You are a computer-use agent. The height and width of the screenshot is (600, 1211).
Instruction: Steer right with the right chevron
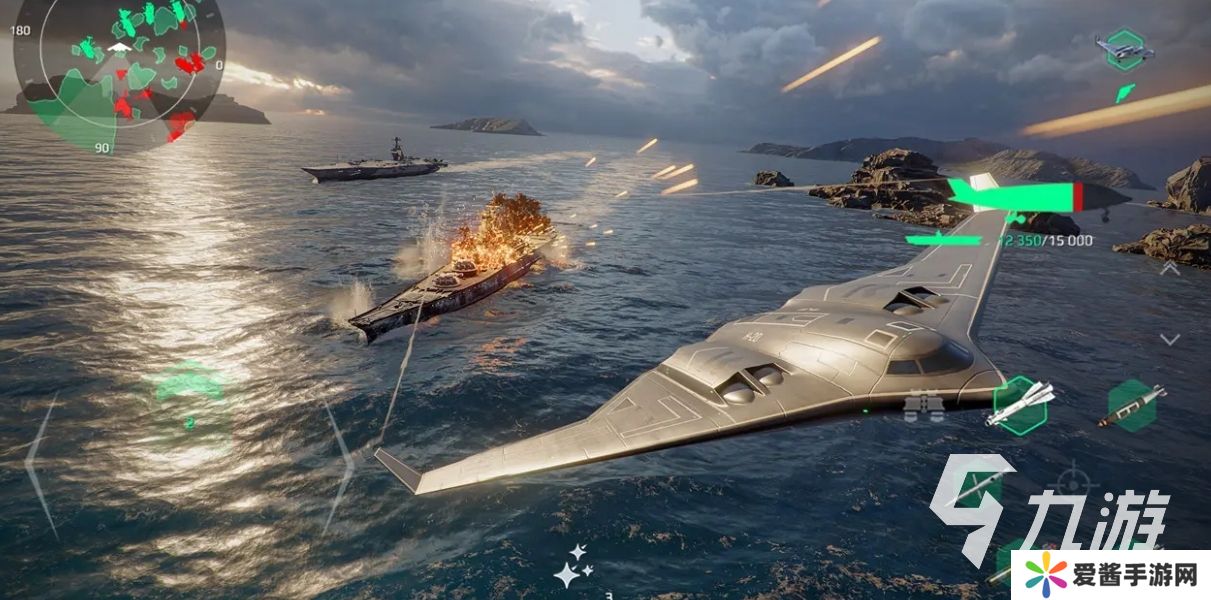[x=338, y=465]
